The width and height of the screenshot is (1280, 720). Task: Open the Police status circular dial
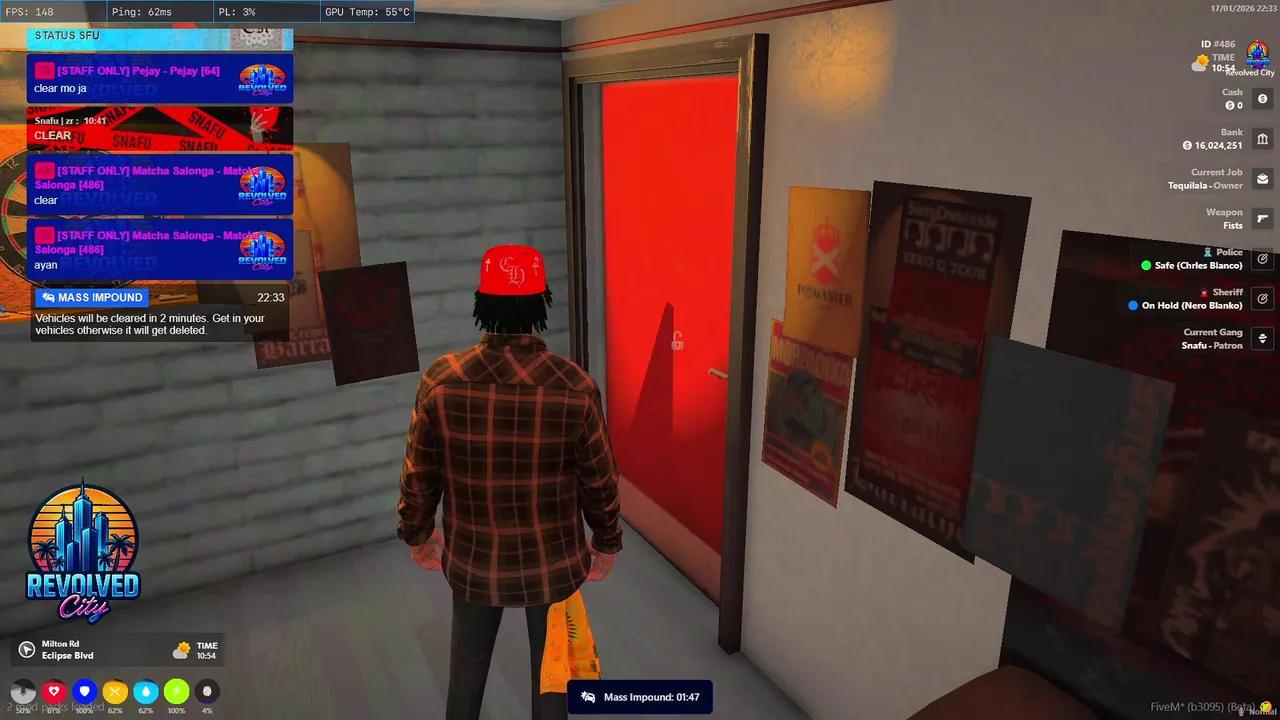tap(1262, 258)
